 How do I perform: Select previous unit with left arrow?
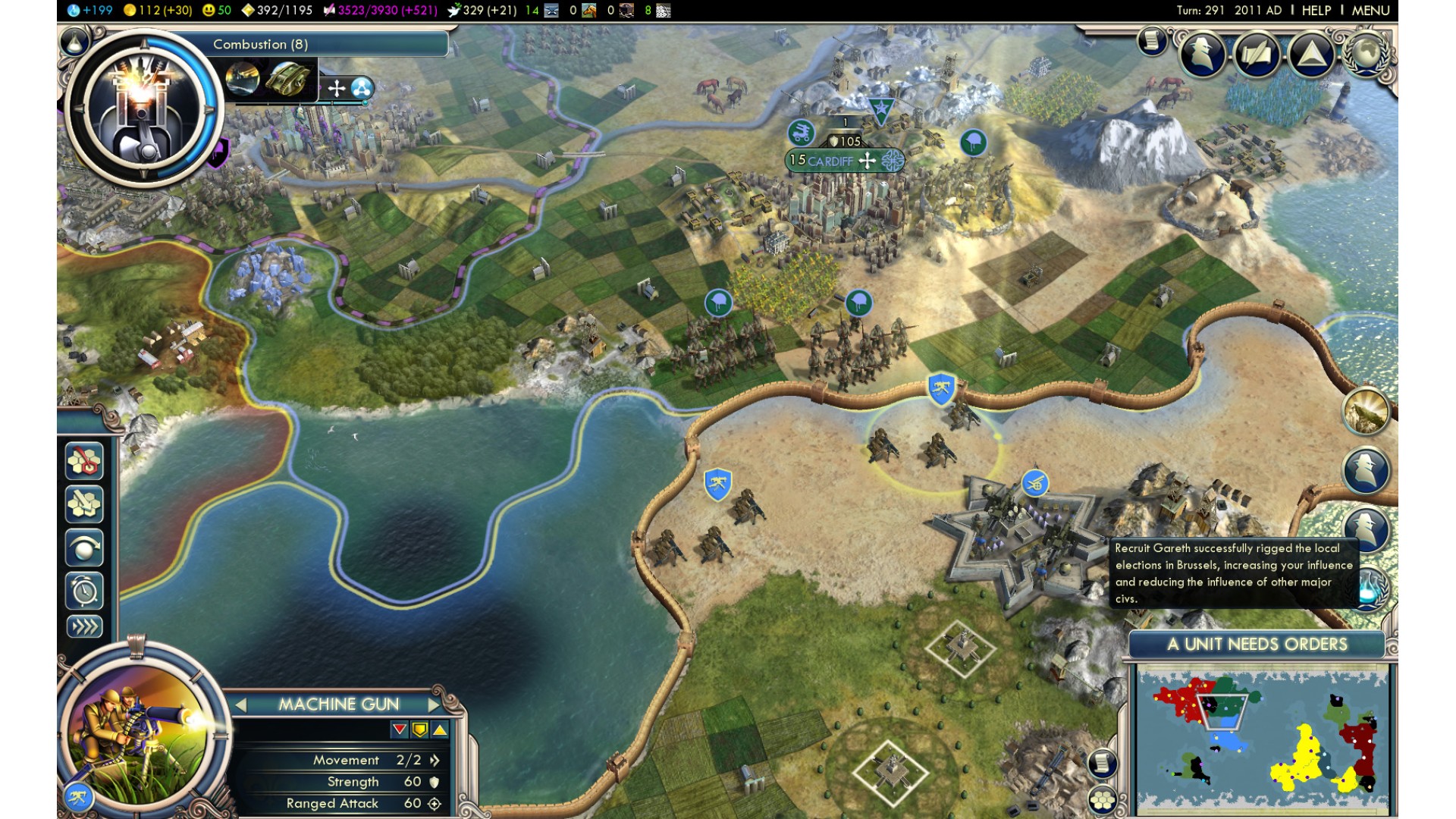240,704
